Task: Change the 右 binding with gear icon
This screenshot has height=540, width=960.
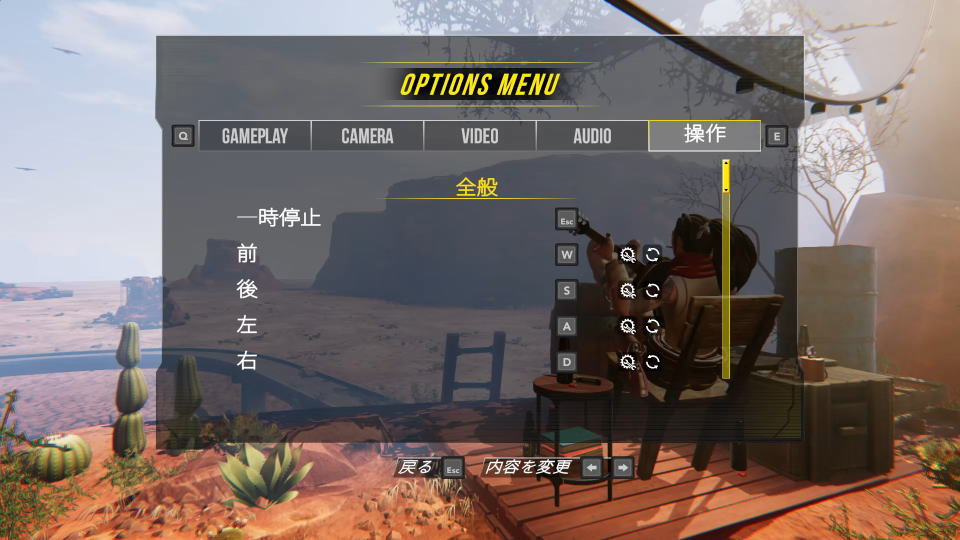Action: point(628,362)
